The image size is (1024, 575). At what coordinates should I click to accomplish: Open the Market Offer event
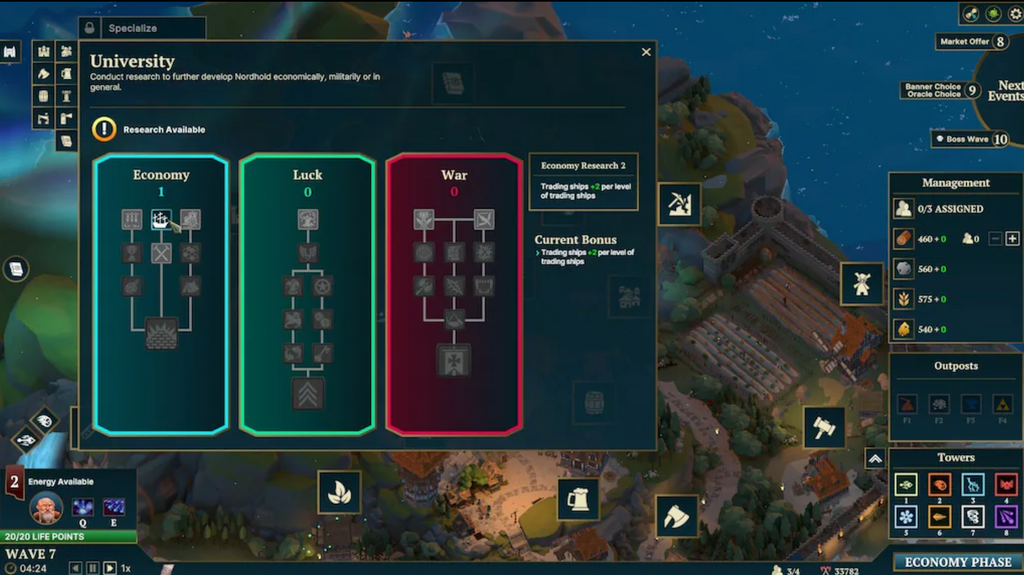pyautogui.click(x=972, y=42)
